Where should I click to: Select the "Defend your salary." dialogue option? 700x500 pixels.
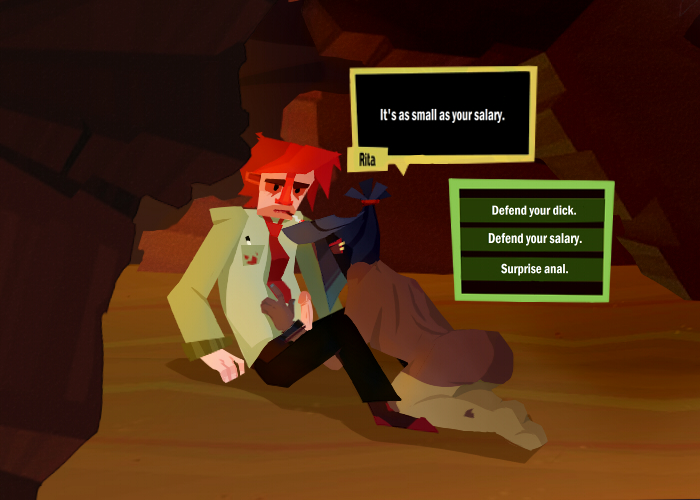pos(534,240)
